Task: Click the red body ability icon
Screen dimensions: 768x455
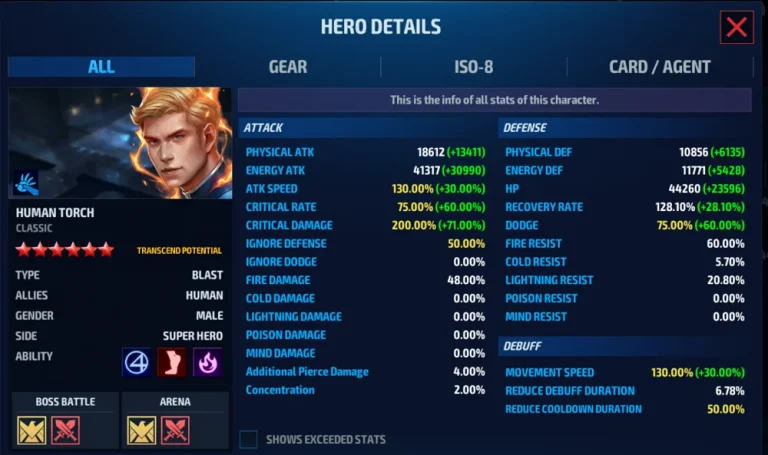Action: click(x=172, y=362)
